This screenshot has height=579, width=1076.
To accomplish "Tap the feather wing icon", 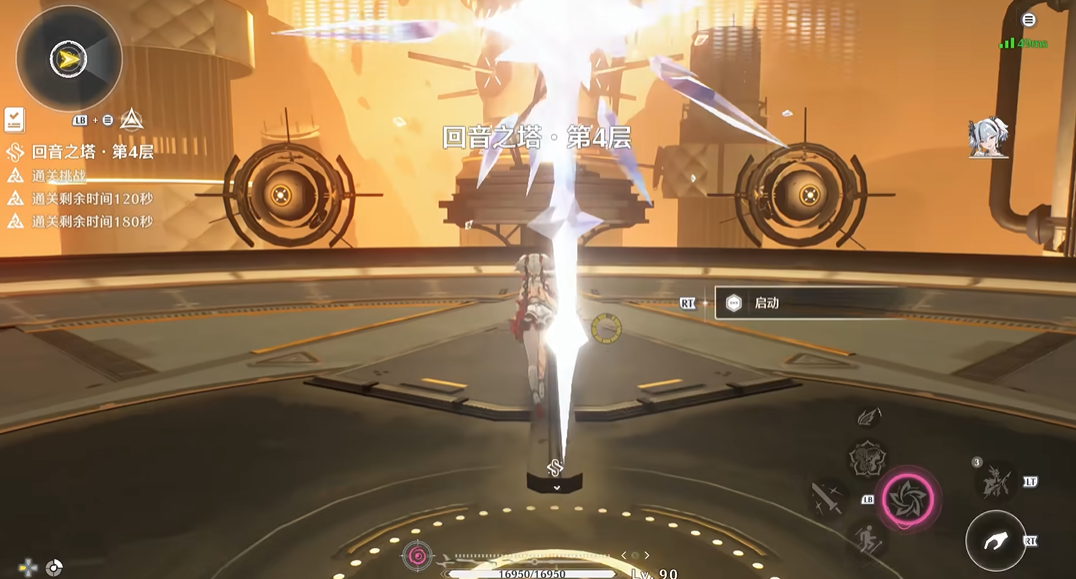I will tap(869, 415).
